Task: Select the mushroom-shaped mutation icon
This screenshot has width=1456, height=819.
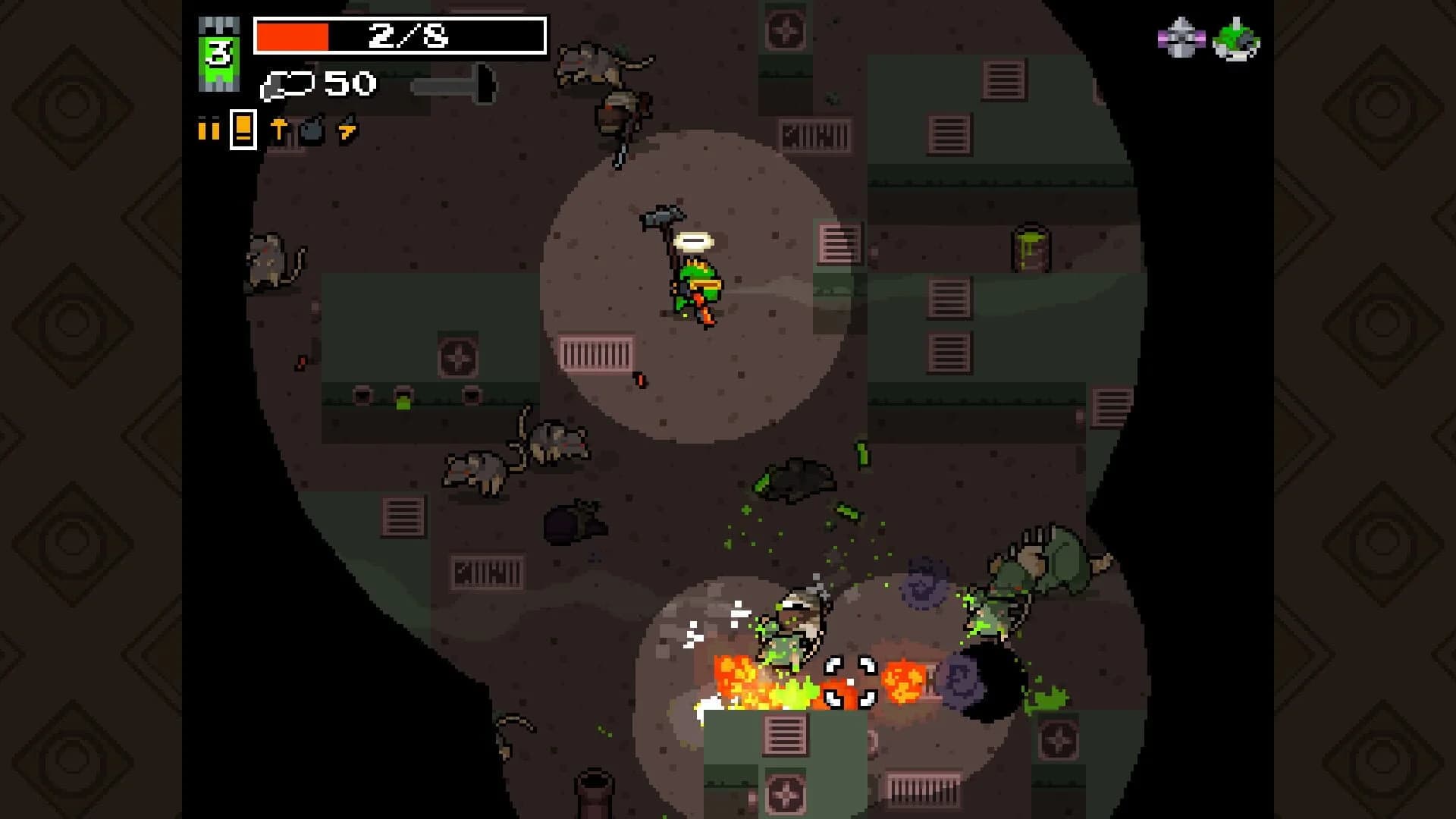Action: [x=279, y=127]
